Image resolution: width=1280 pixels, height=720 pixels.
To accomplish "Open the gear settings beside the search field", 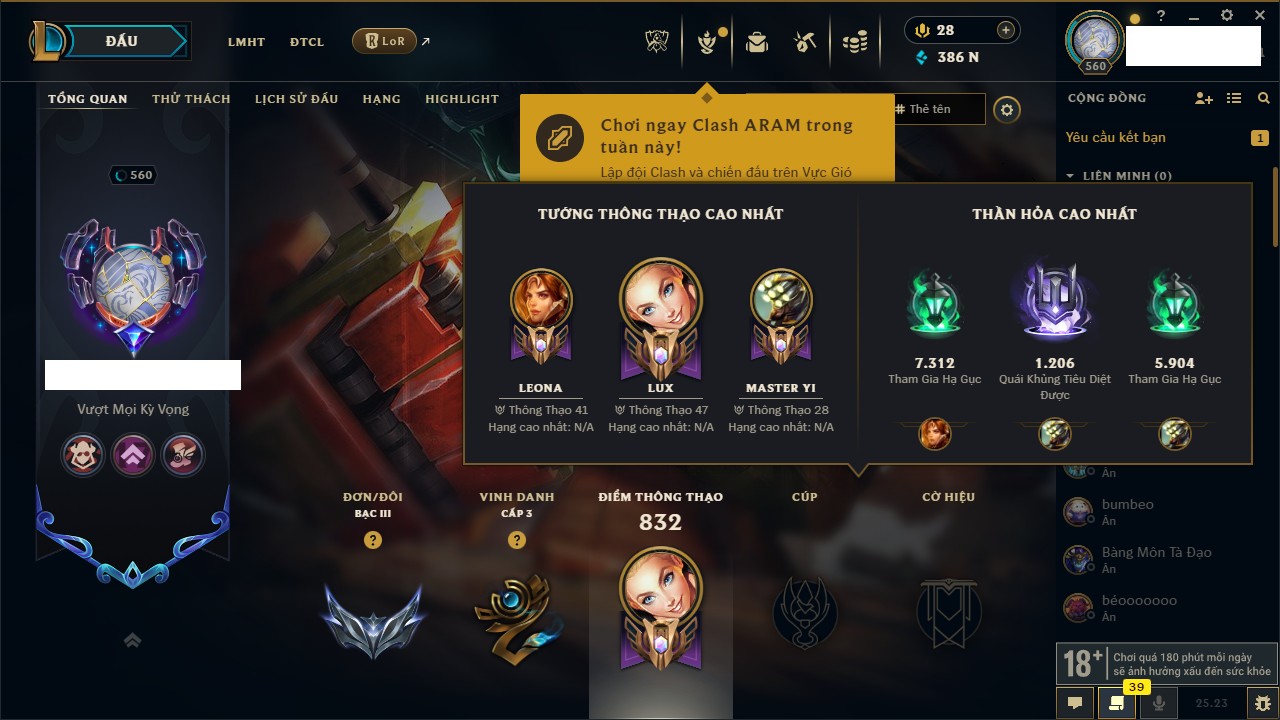I will 1007,109.
